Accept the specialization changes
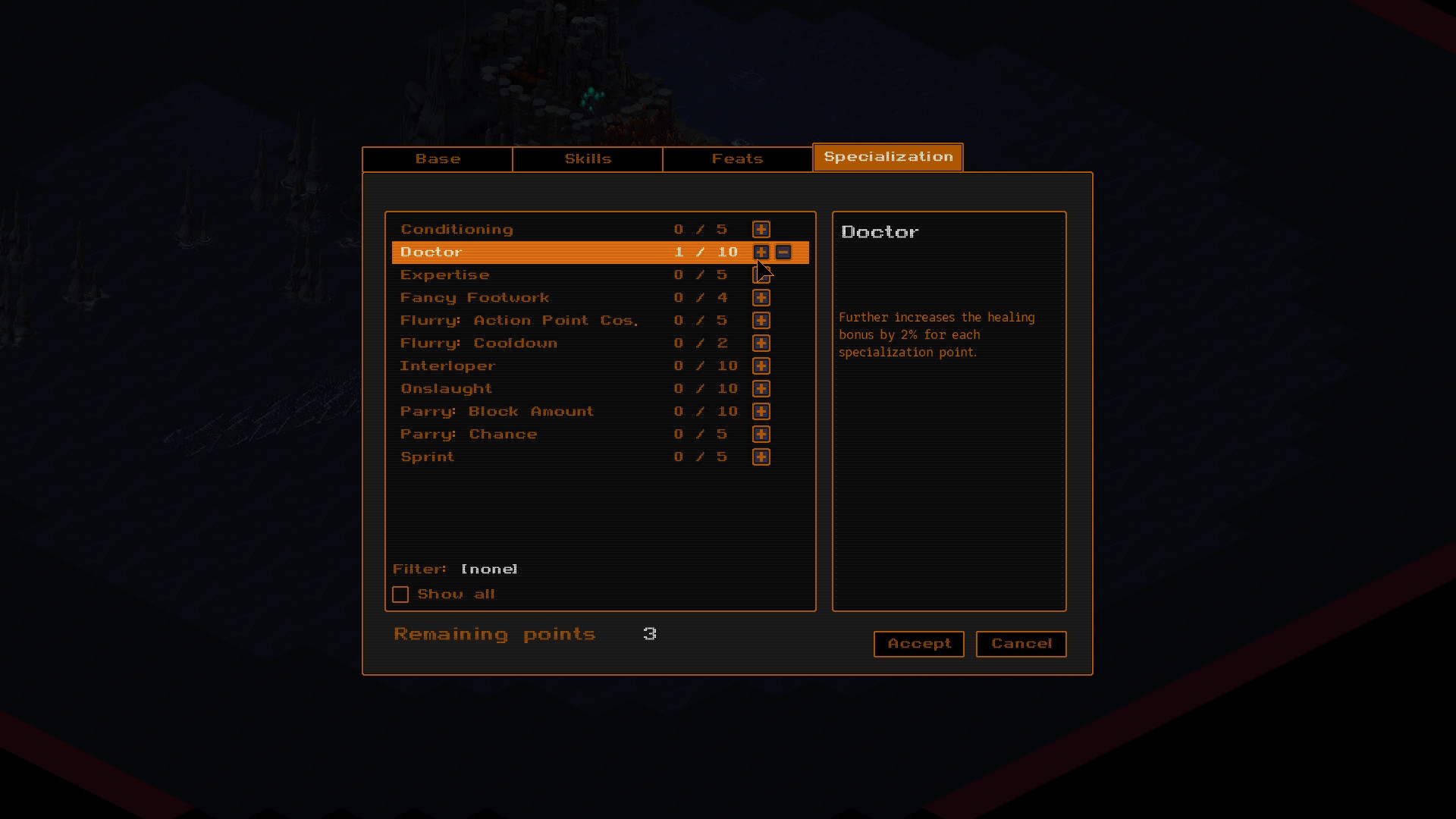 tap(918, 644)
